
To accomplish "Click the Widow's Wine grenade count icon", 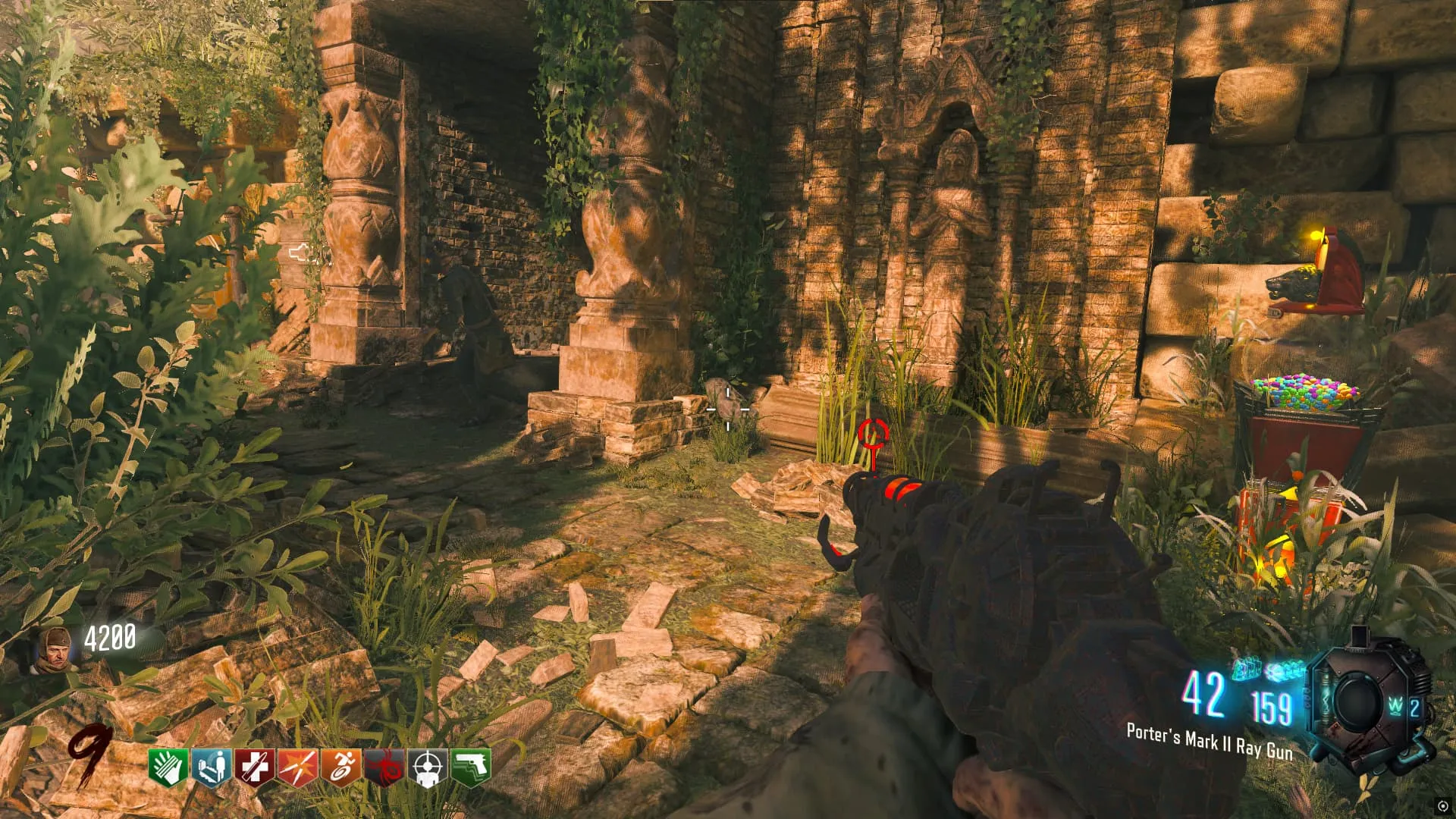I will 1404,708.
